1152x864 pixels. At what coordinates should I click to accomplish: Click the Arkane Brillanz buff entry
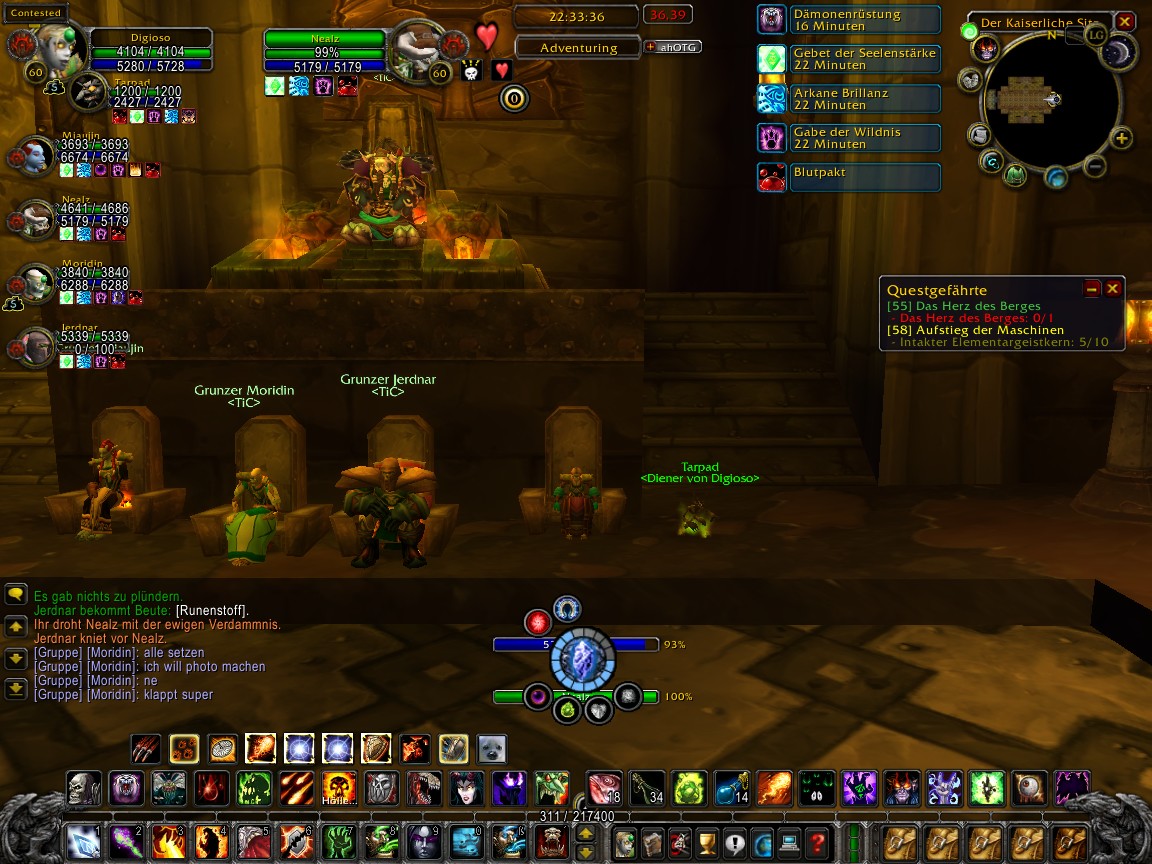click(849, 98)
